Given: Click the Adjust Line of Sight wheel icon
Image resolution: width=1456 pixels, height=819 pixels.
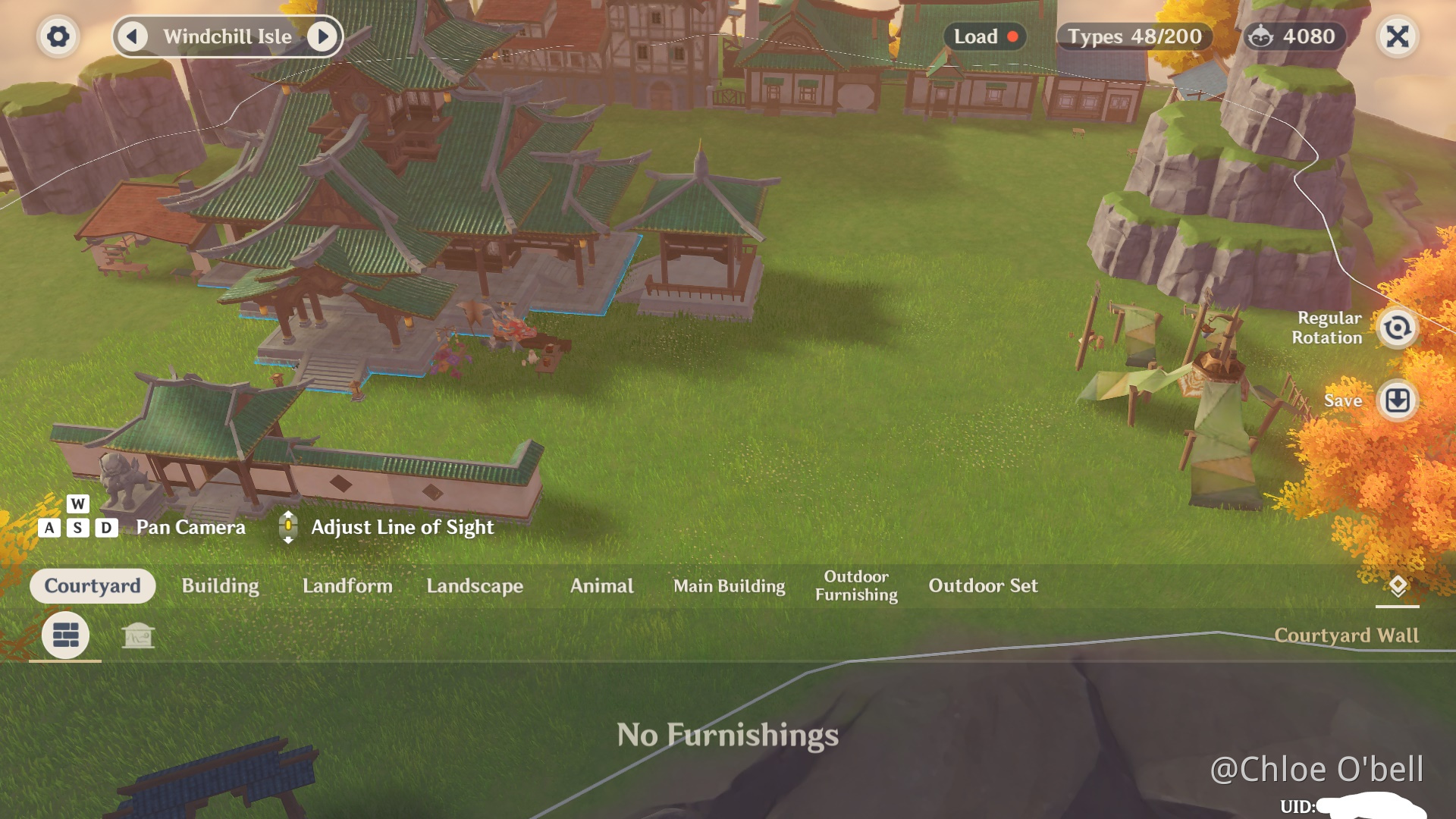Looking at the screenshot, I should [x=288, y=526].
